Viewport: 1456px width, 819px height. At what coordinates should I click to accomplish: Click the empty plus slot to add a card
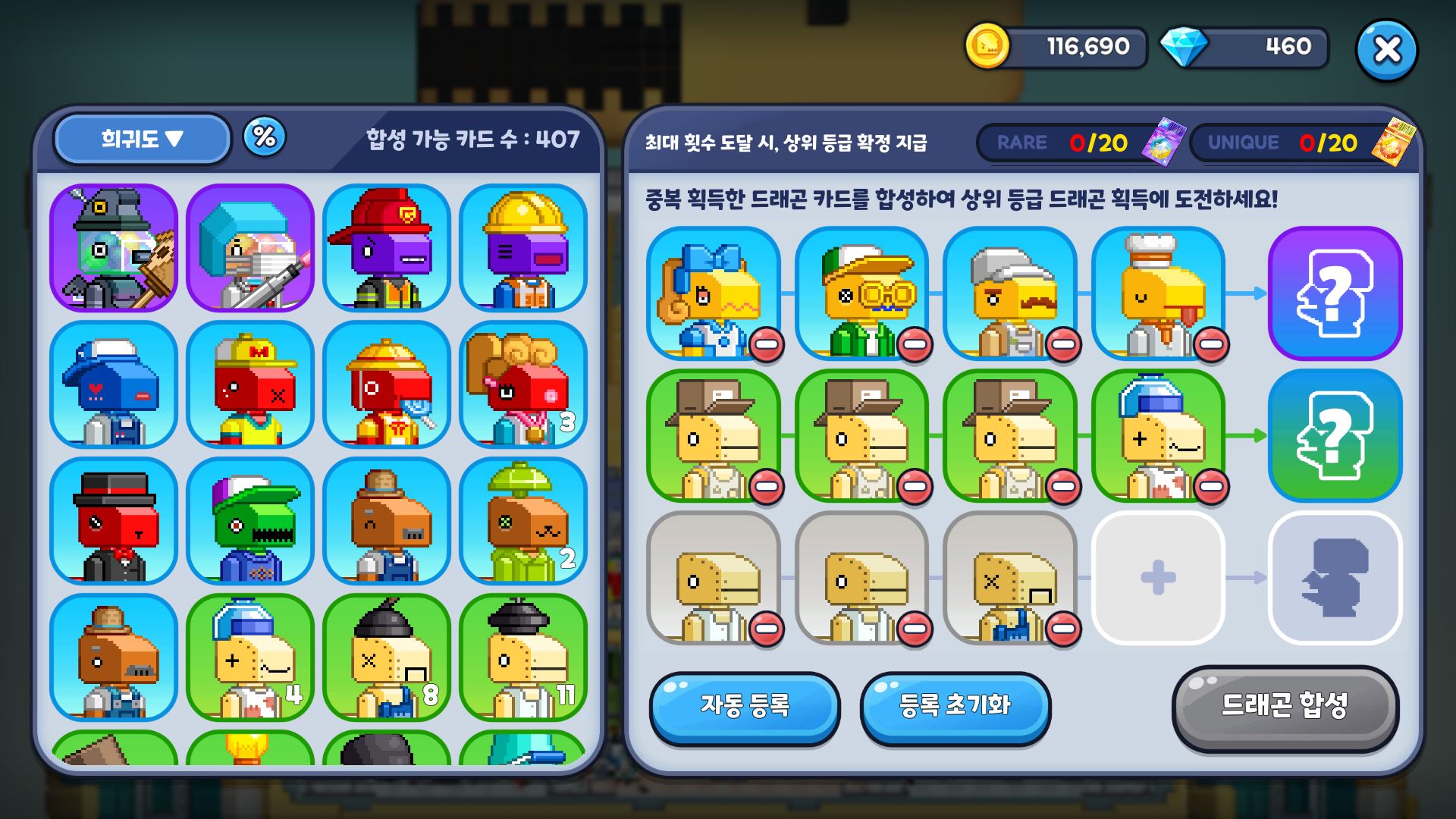click(x=1156, y=579)
